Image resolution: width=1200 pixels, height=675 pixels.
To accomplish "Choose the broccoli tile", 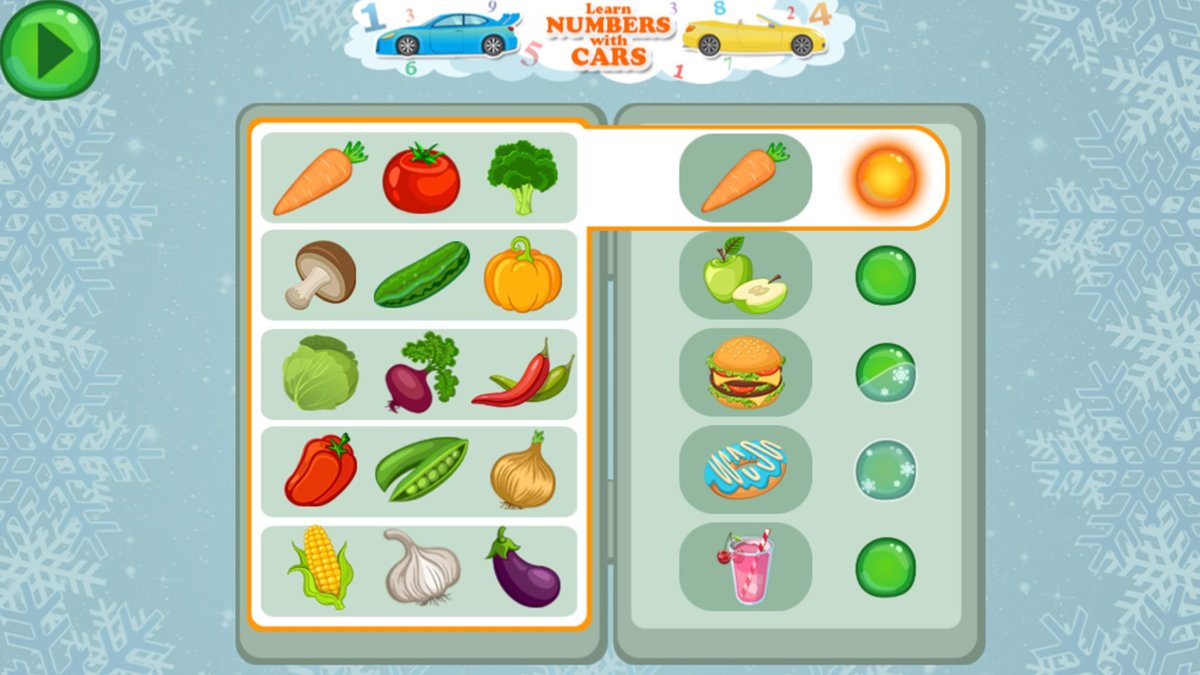I will 522,177.
